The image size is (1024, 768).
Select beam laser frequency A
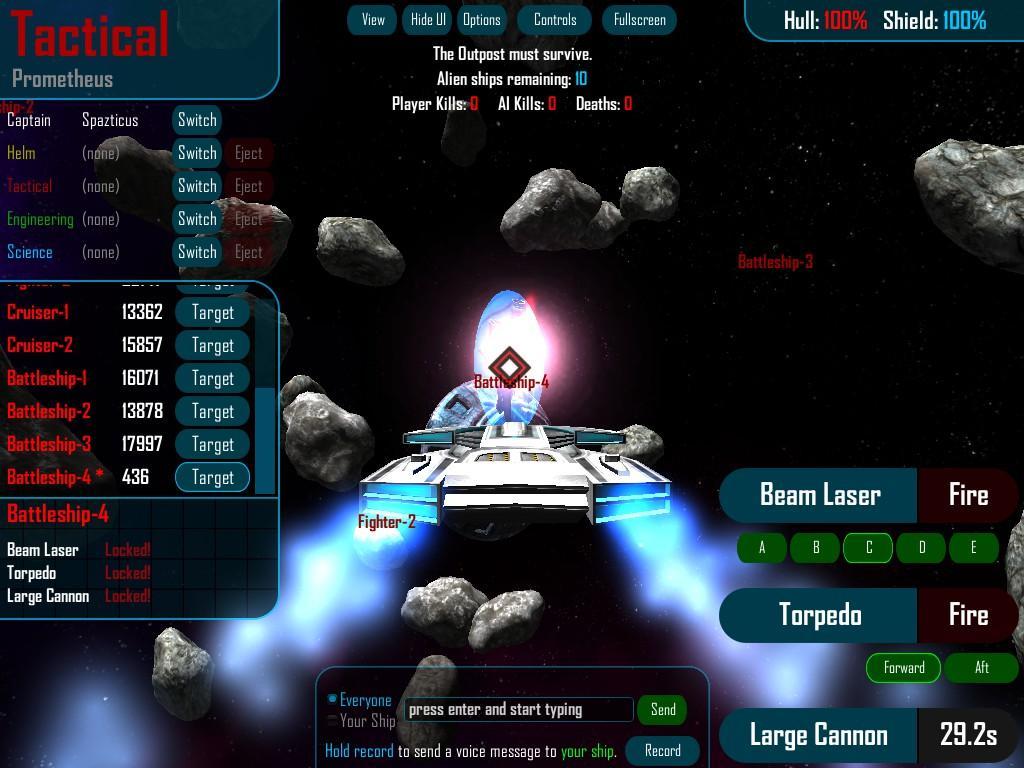tap(762, 548)
